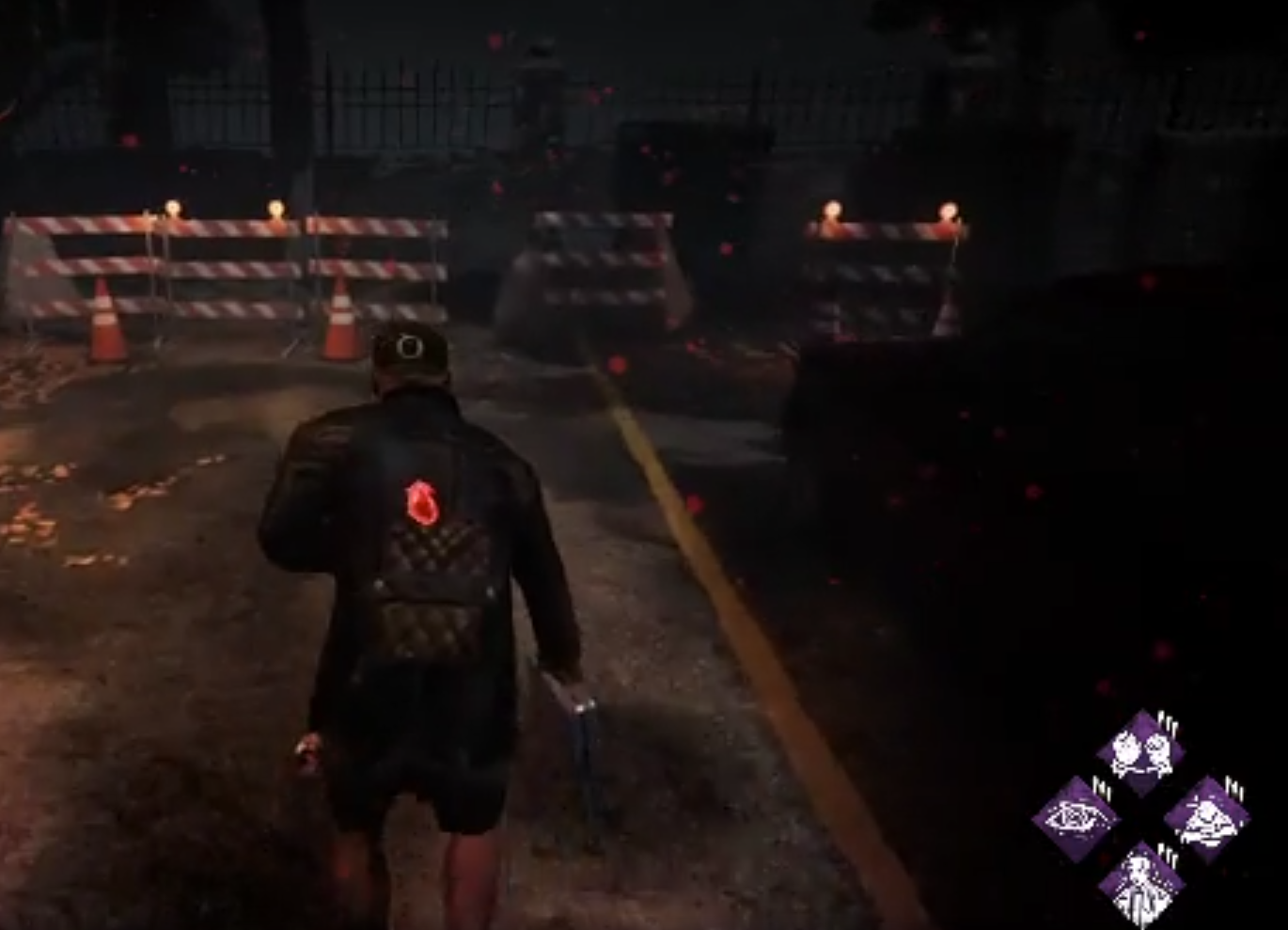Click the amber warning lamp on the left barricade
The width and height of the screenshot is (1288, 930).
174,209
